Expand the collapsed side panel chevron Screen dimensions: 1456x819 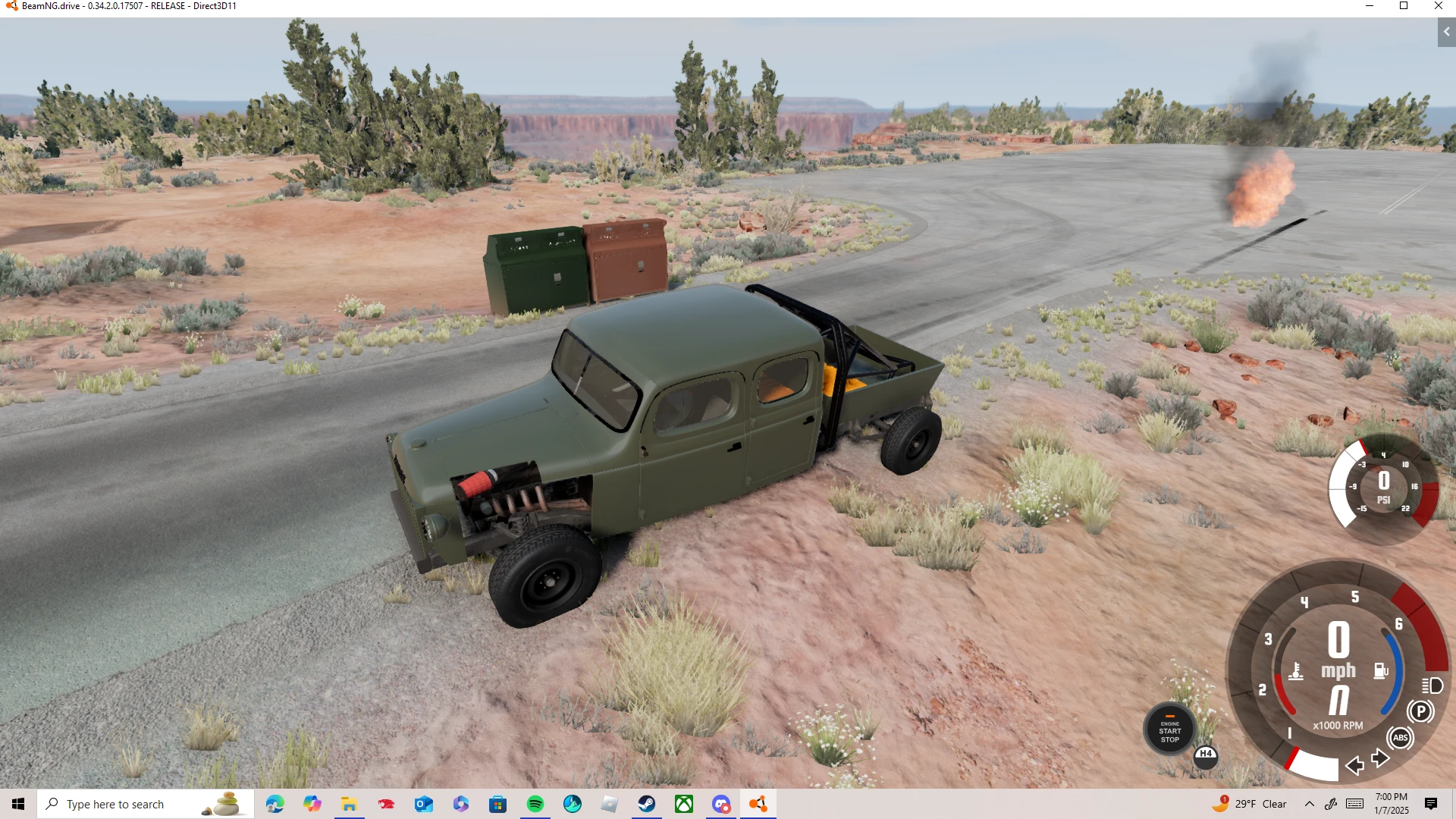click(1445, 33)
